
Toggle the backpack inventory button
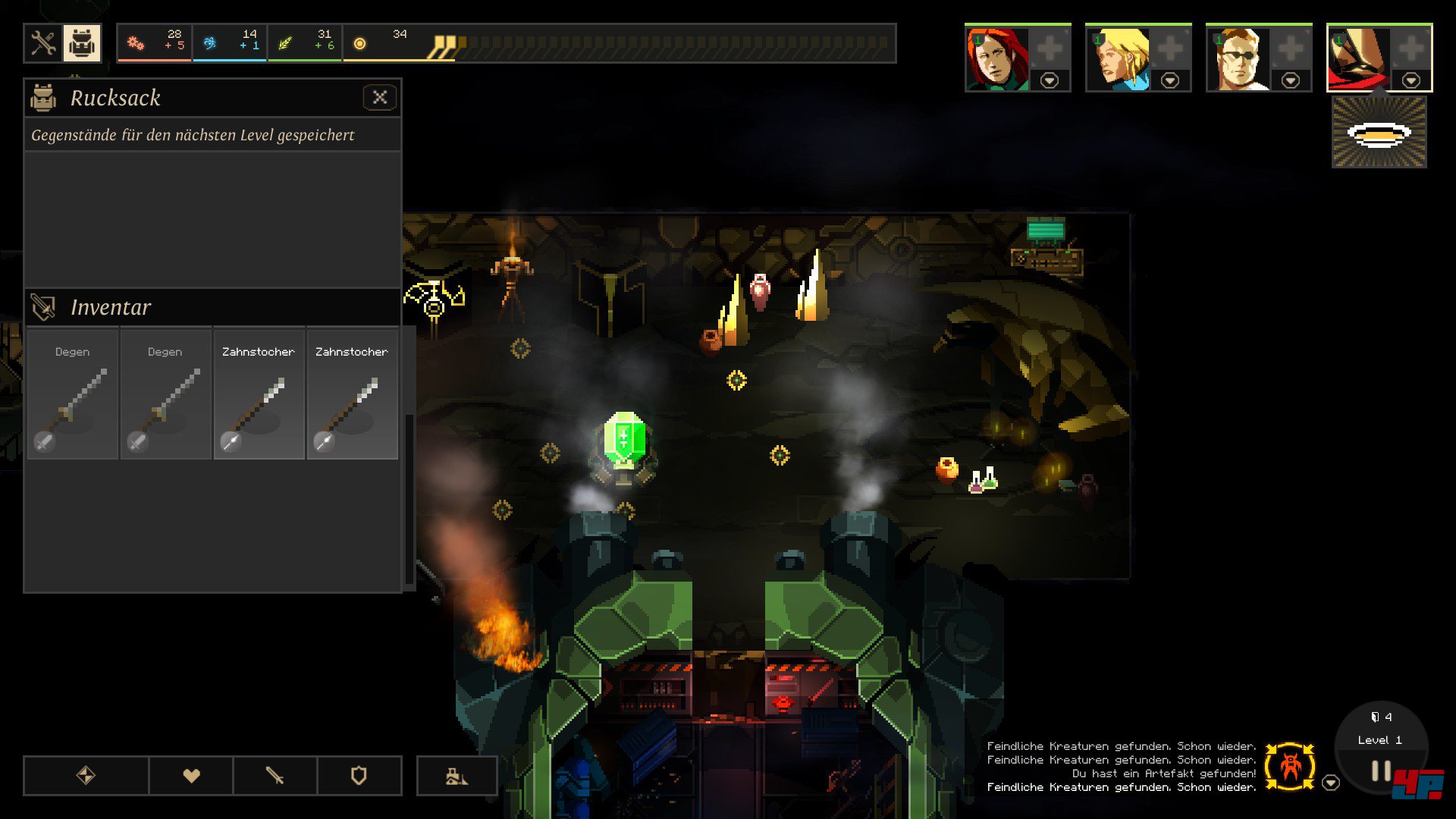point(82,43)
